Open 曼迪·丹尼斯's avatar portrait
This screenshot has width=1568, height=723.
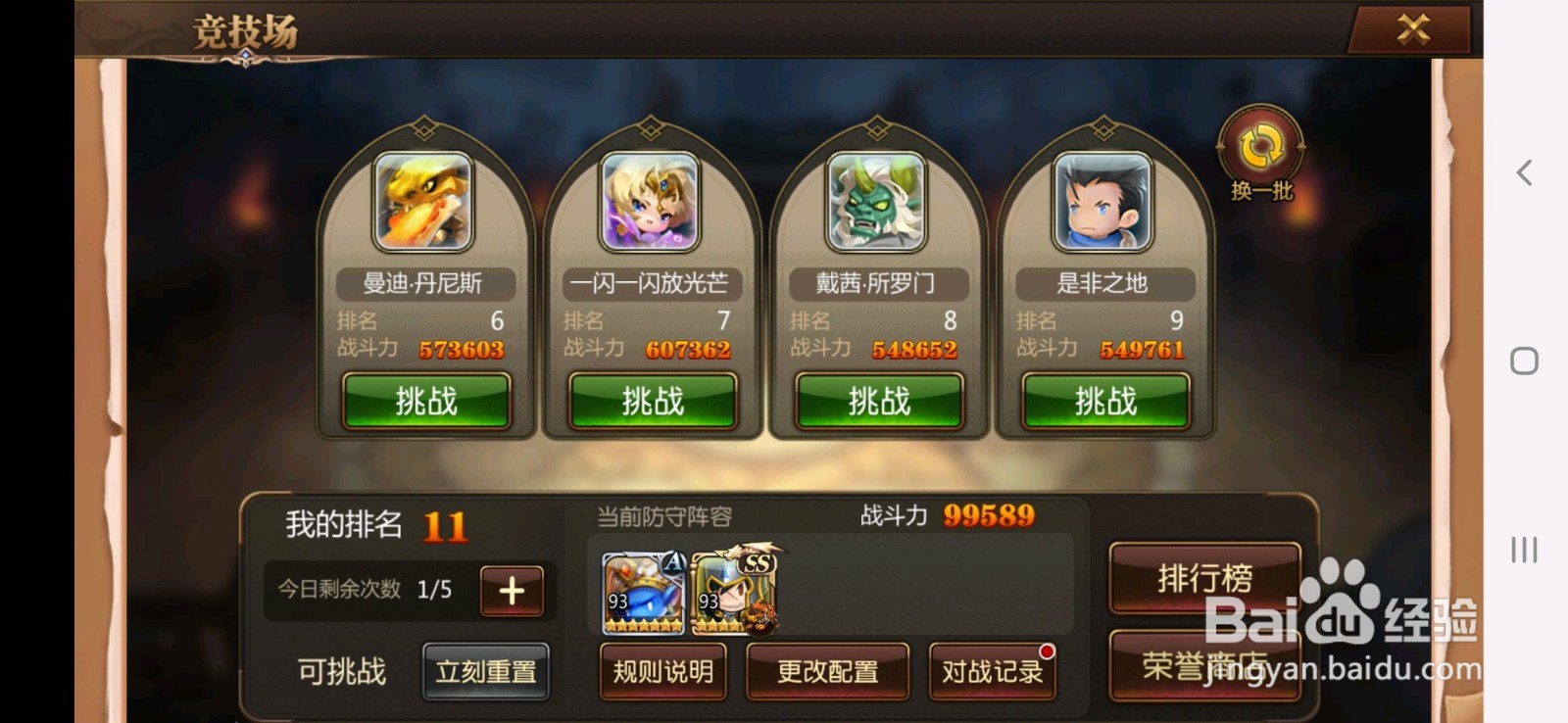coord(426,203)
